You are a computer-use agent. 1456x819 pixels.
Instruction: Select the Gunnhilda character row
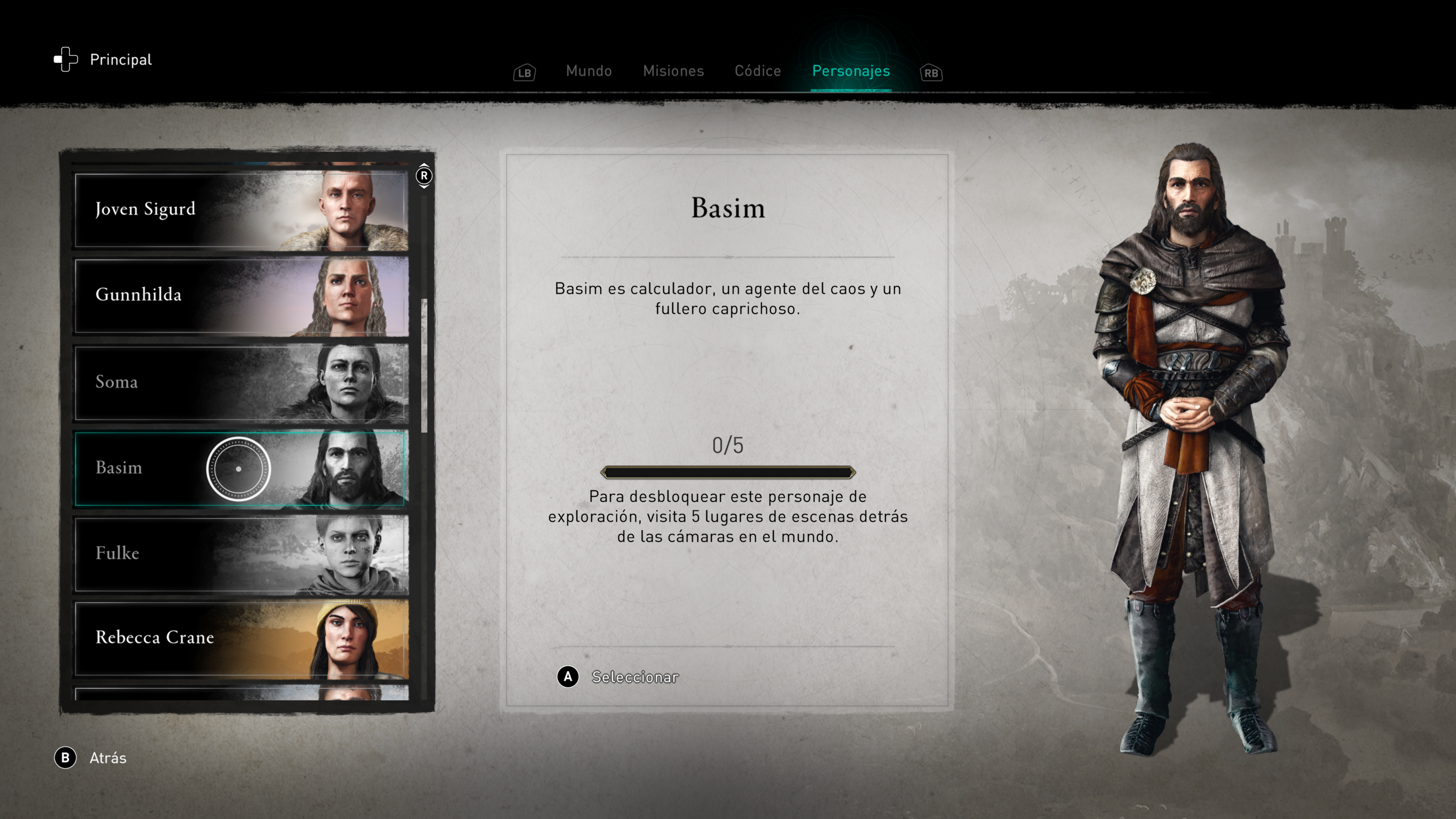tap(242, 296)
